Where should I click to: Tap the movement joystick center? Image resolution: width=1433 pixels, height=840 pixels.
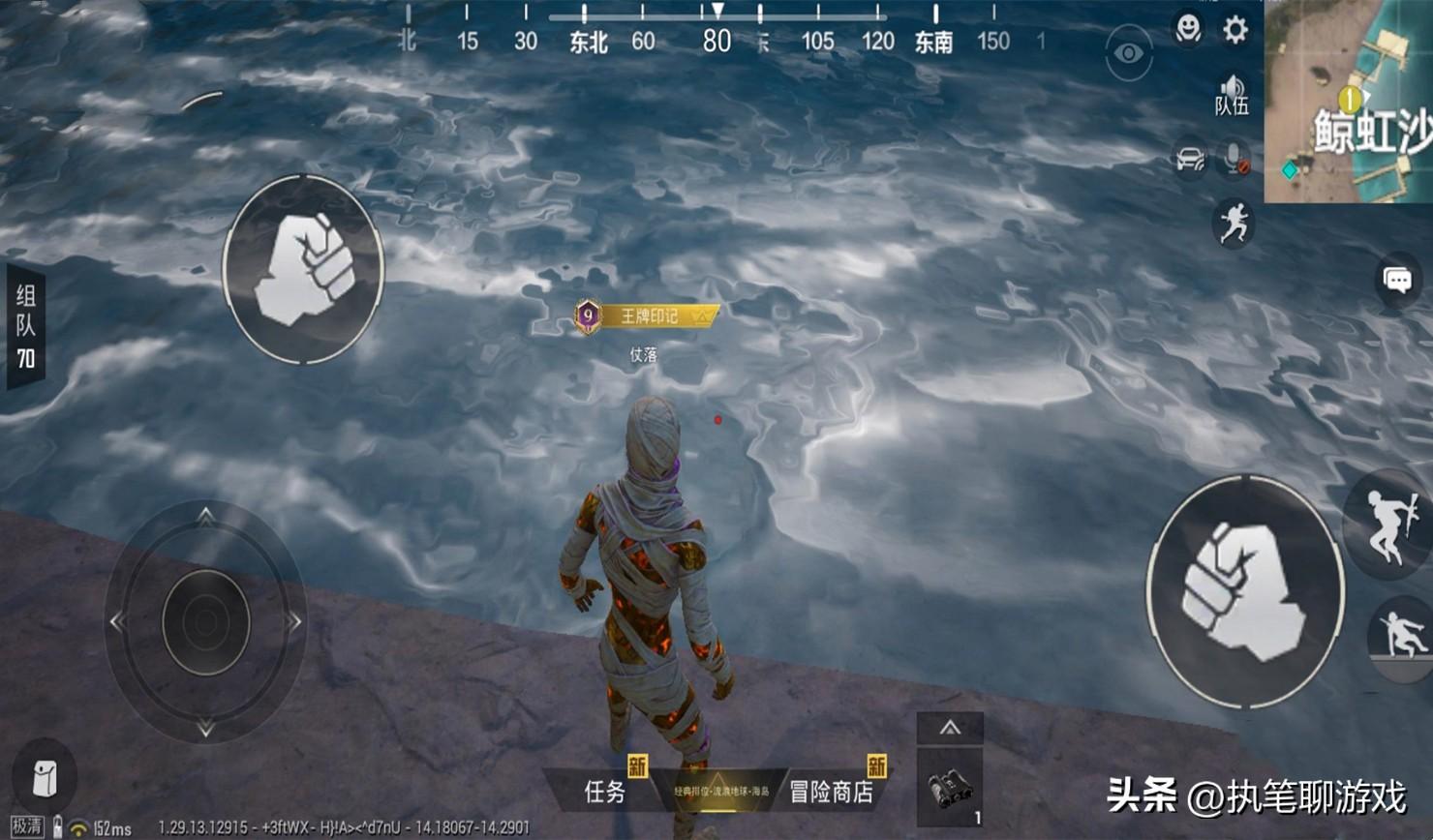point(205,622)
